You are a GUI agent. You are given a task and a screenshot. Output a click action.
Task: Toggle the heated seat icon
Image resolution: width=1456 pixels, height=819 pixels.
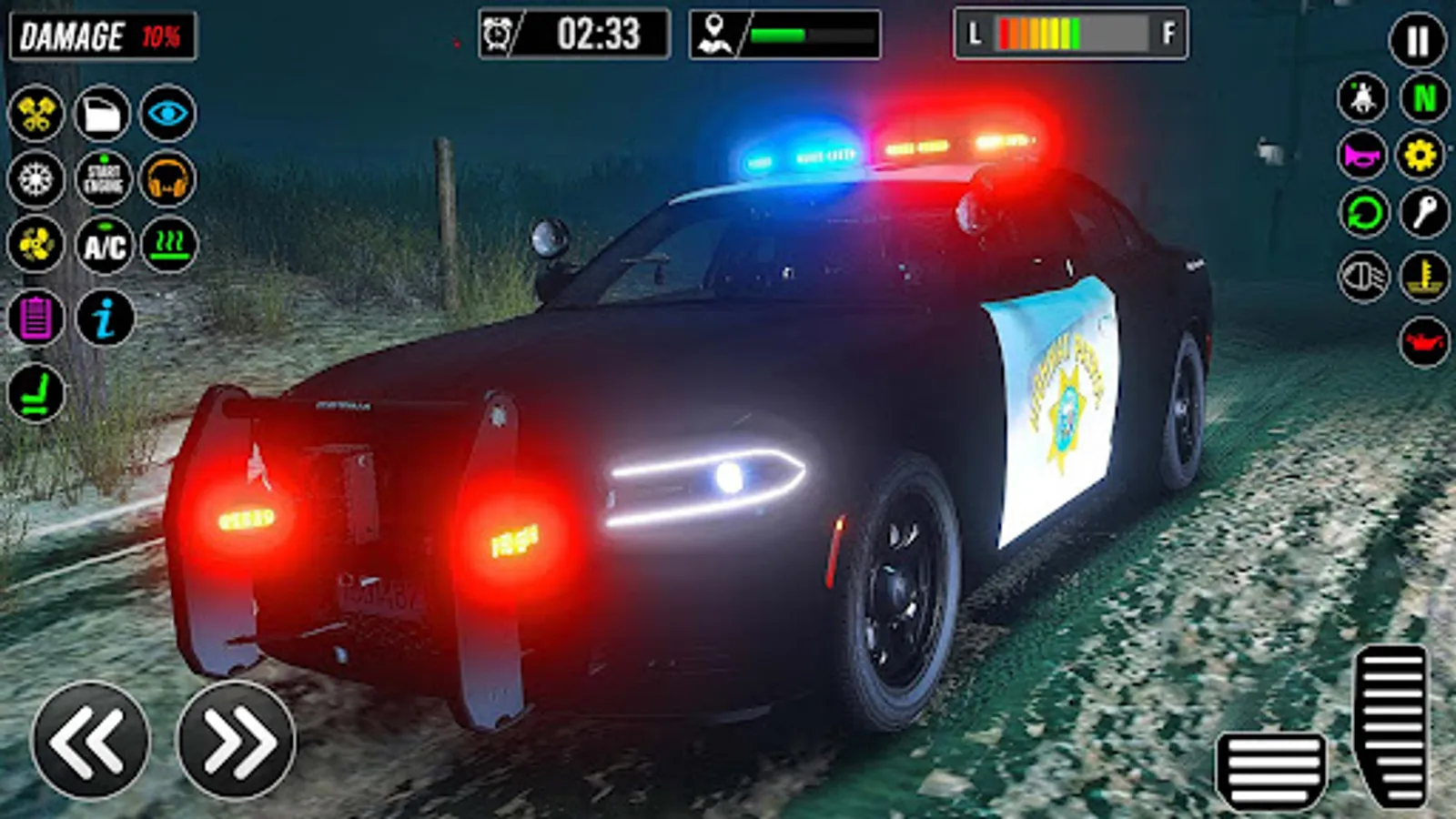pyautogui.click(x=168, y=246)
